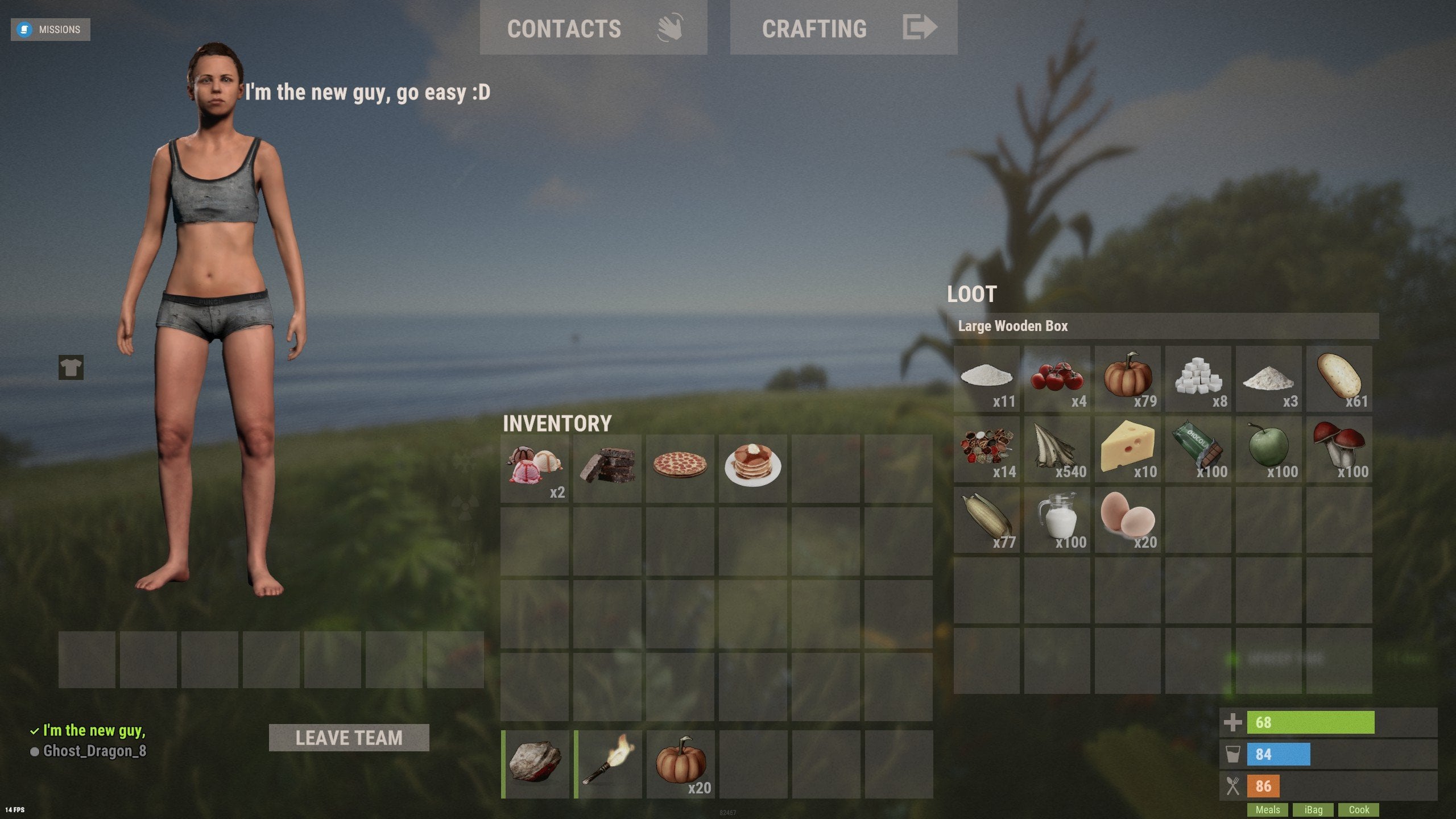The width and height of the screenshot is (1456, 819).
Task: Select the pumpkin stack in the hotbar
Action: (681, 764)
